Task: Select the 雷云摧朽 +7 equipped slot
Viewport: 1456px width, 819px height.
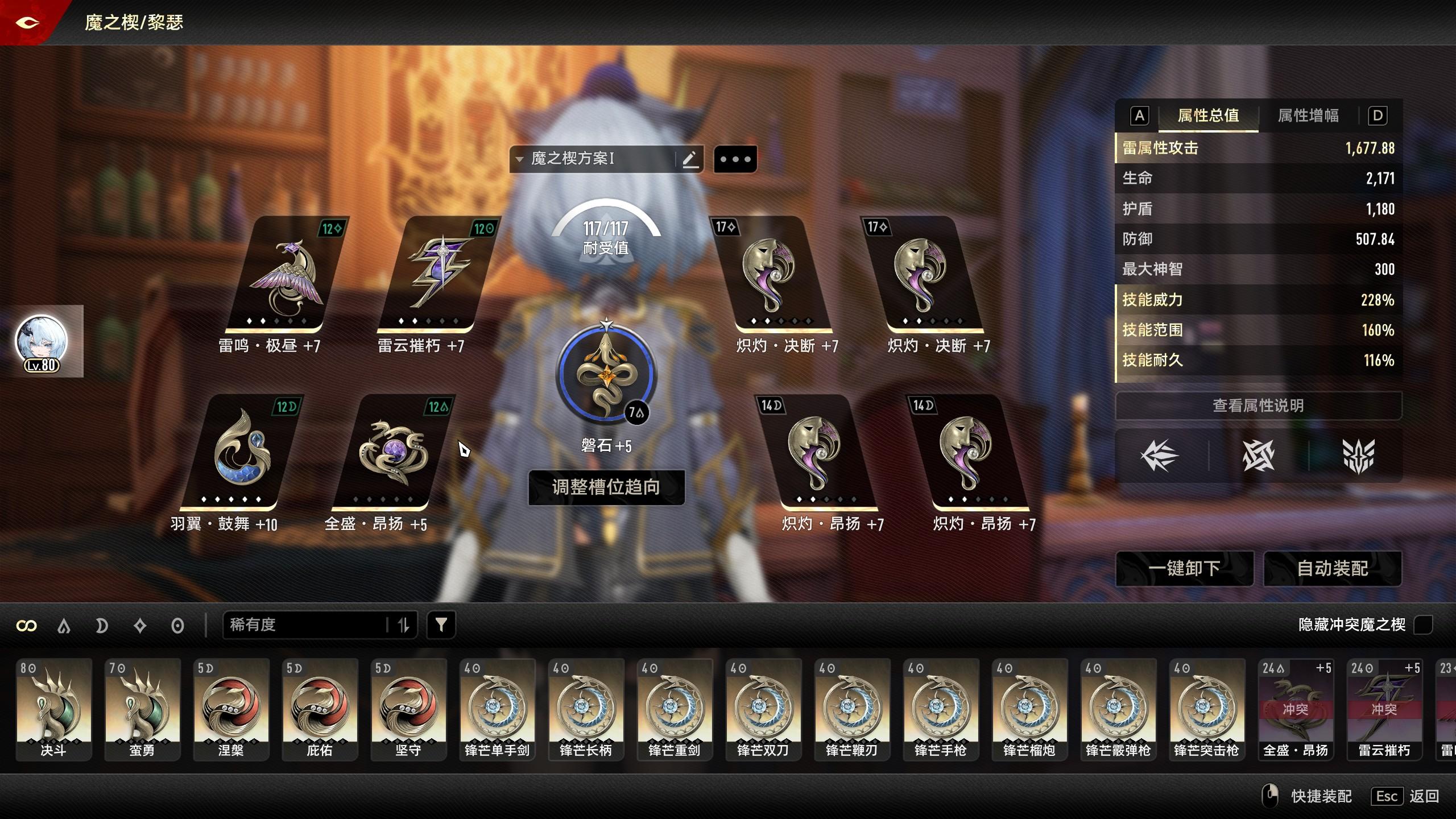Action: [439, 276]
